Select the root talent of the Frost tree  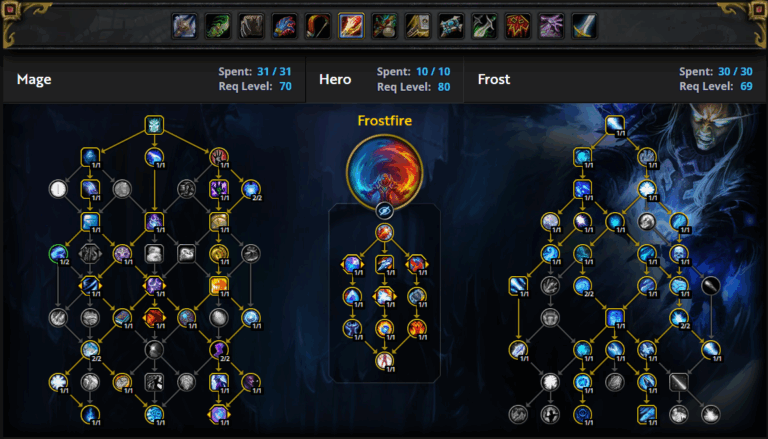[615, 125]
